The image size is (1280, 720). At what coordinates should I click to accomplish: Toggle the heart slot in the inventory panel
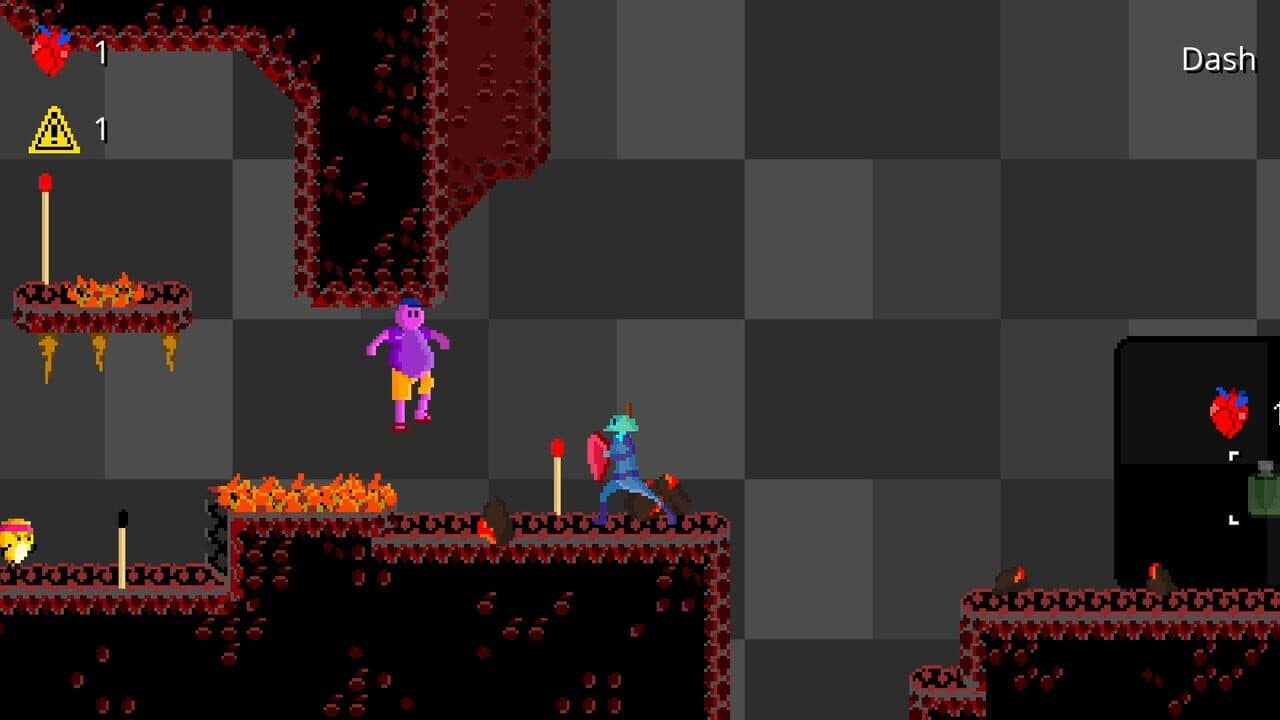(1229, 412)
